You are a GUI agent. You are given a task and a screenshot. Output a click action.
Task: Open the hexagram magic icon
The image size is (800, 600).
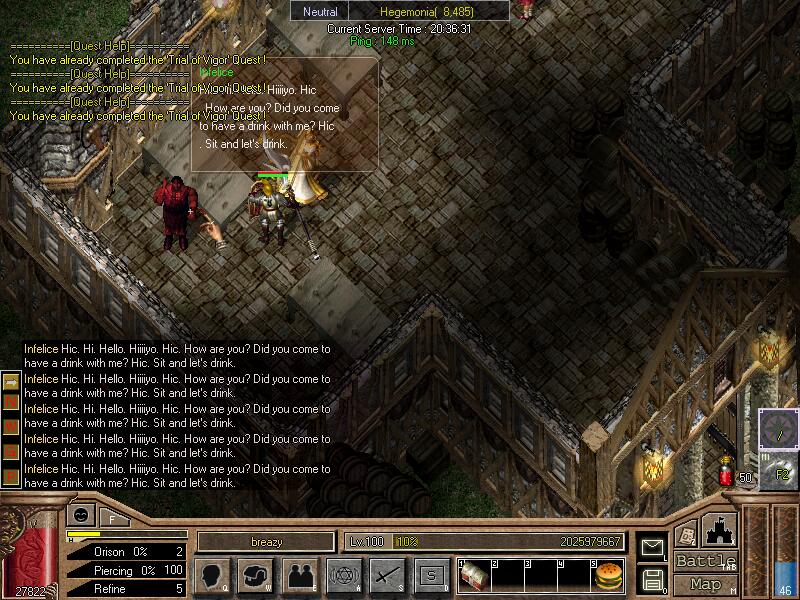[x=343, y=576]
